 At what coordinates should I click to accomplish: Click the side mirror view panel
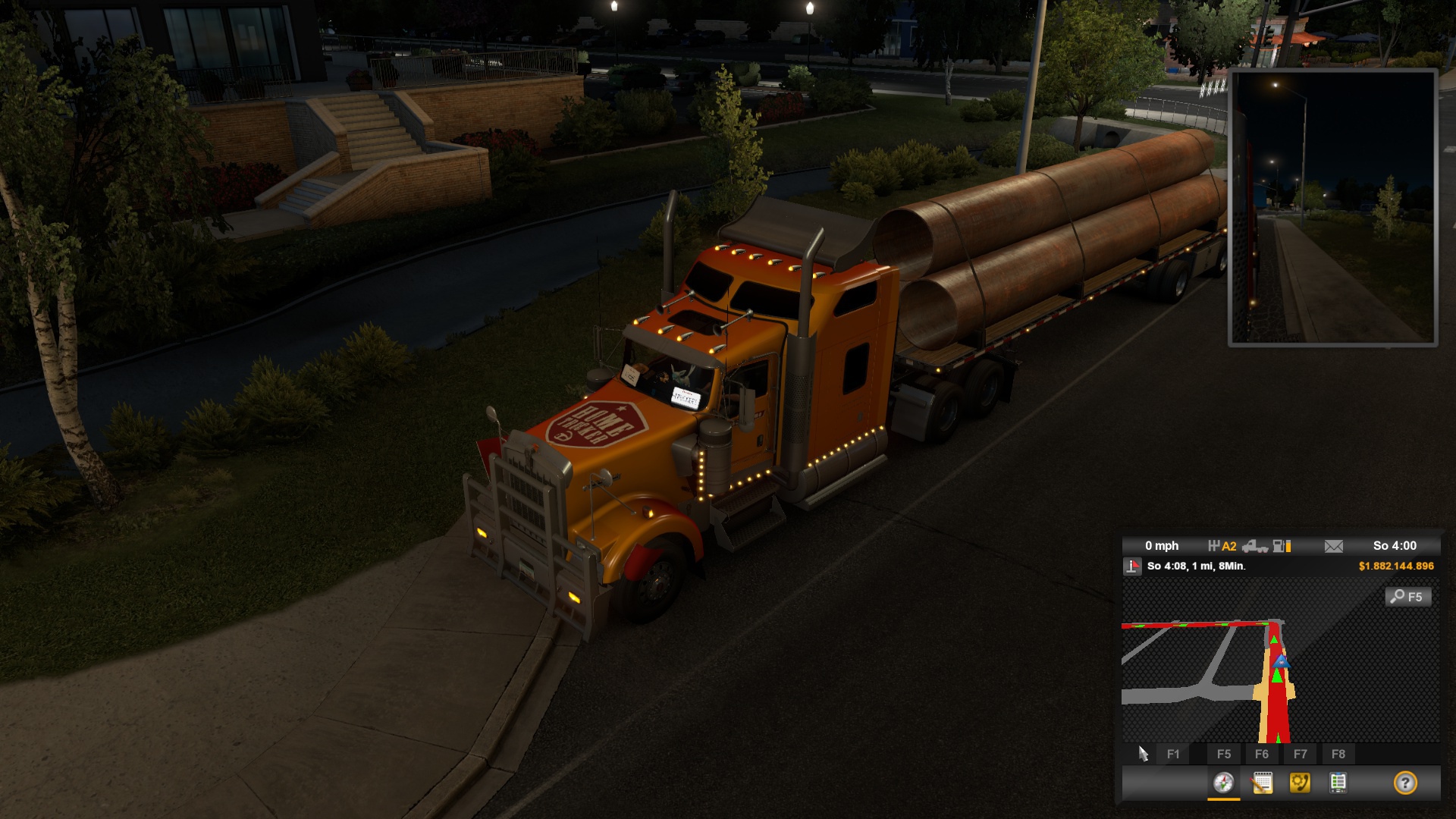(1332, 207)
